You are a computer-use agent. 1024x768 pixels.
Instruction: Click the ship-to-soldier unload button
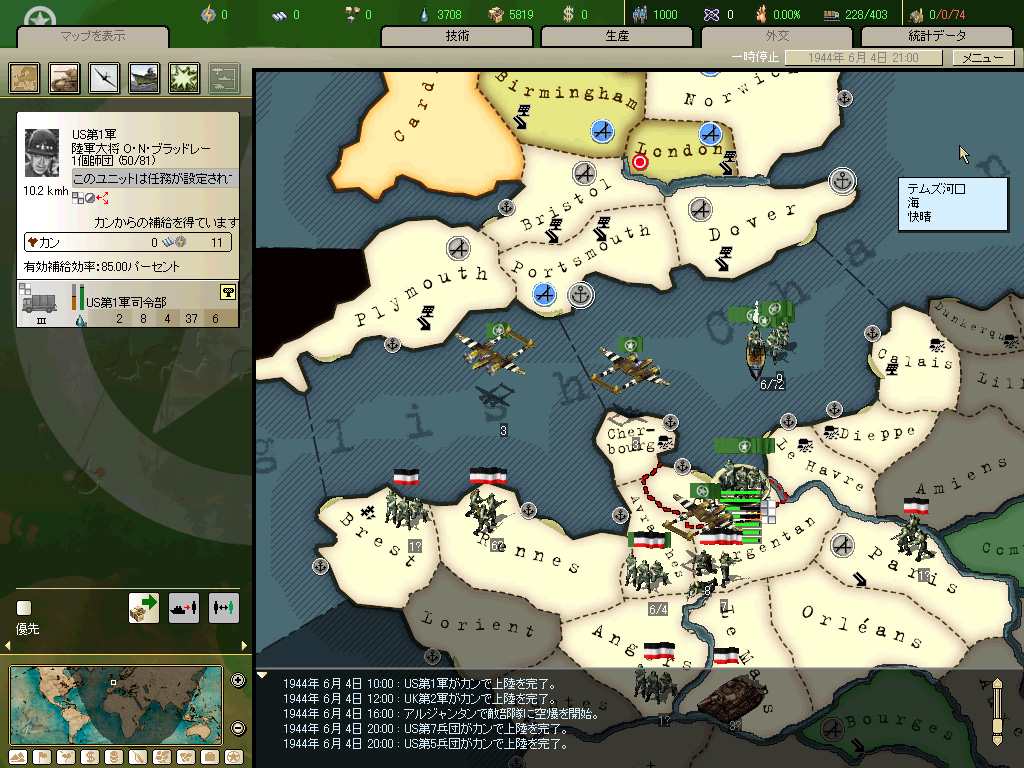point(184,608)
